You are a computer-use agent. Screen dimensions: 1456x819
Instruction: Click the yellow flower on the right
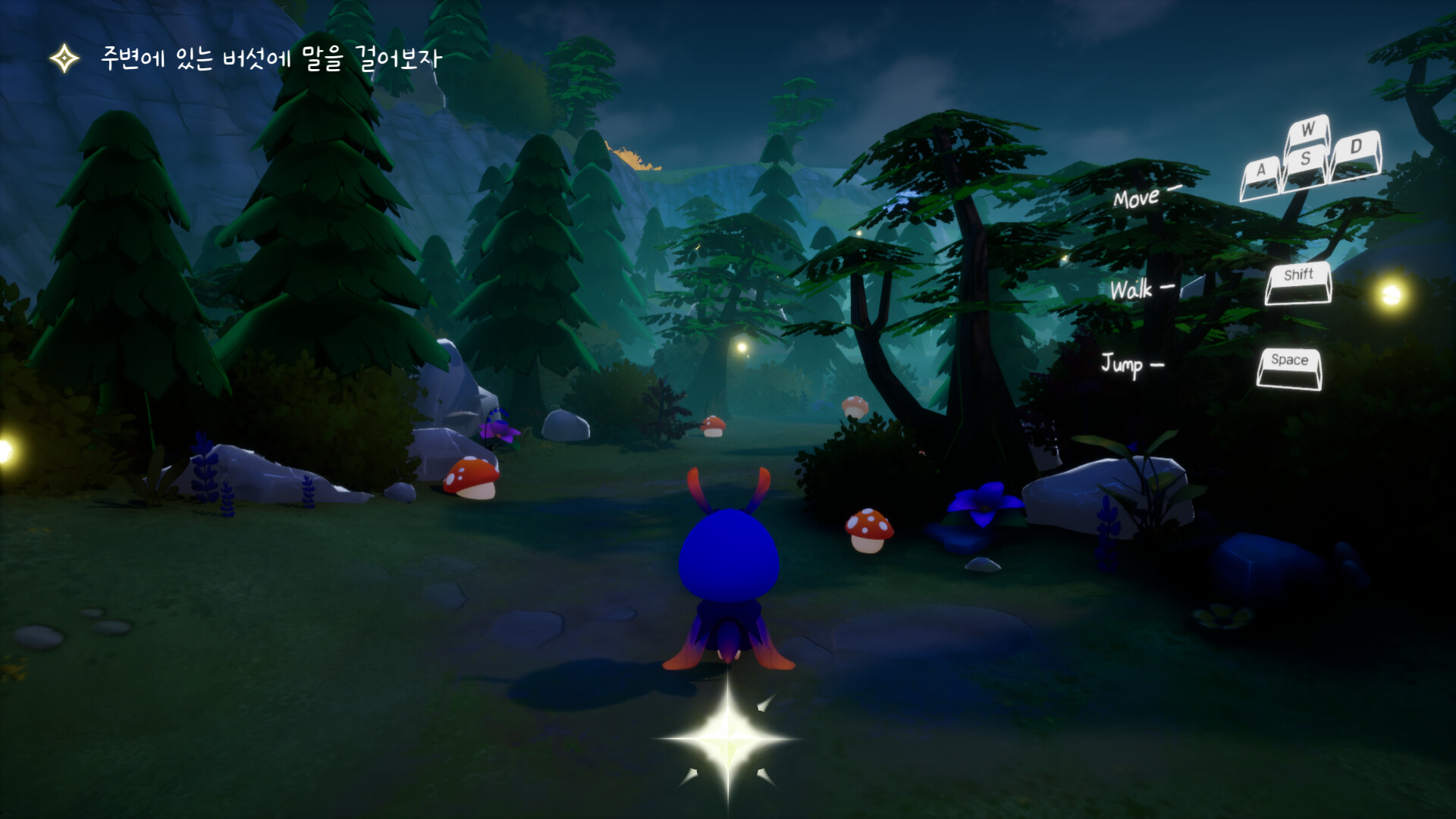pos(1222,618)
